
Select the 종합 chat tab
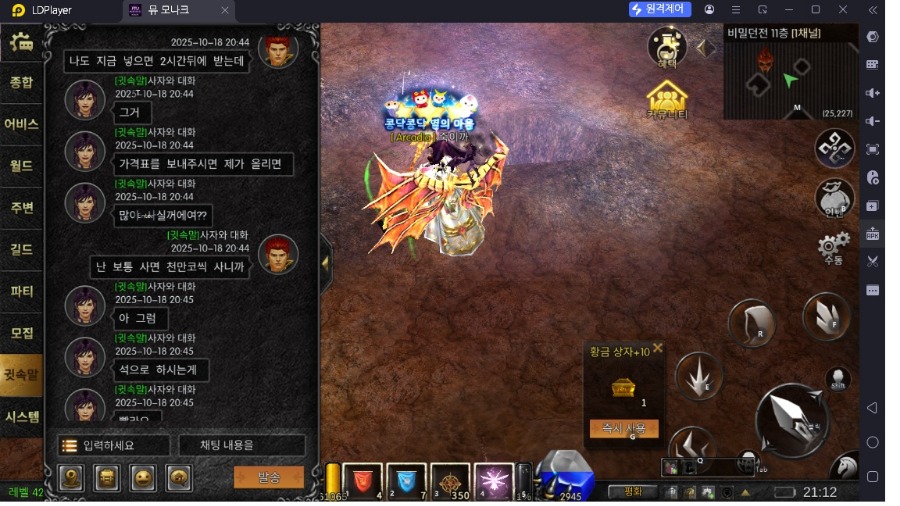(21, 83)
